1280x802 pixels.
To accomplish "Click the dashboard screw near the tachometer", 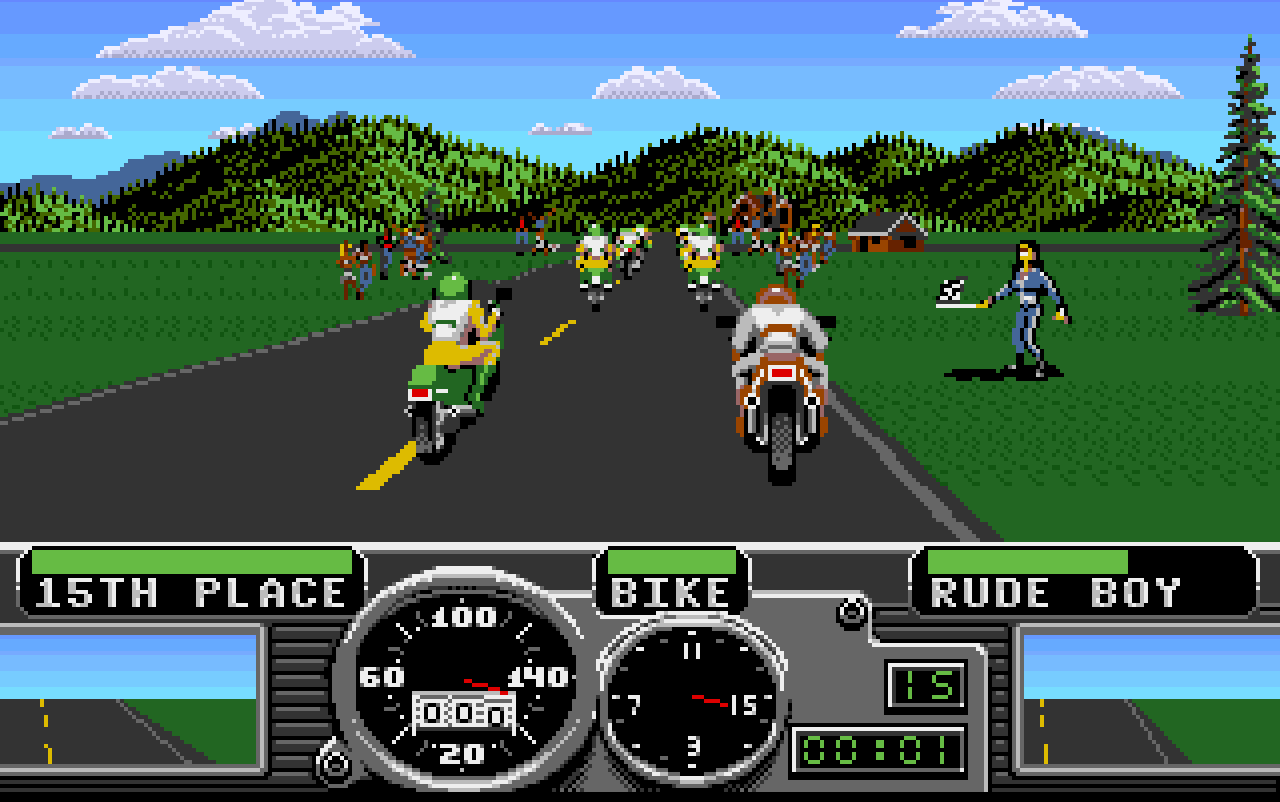I will [x=851, y=610].
